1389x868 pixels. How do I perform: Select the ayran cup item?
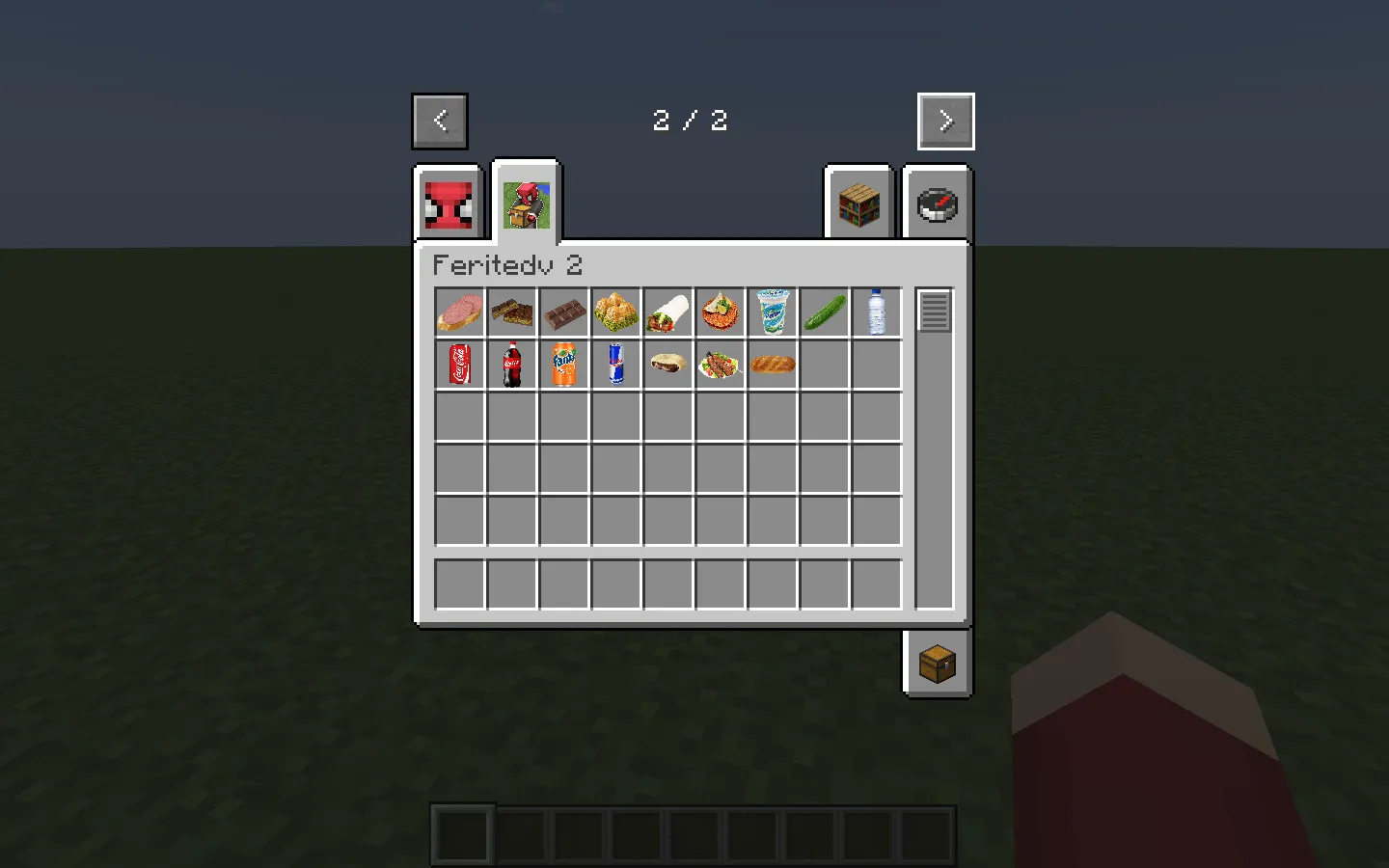(x=772, y=312)
